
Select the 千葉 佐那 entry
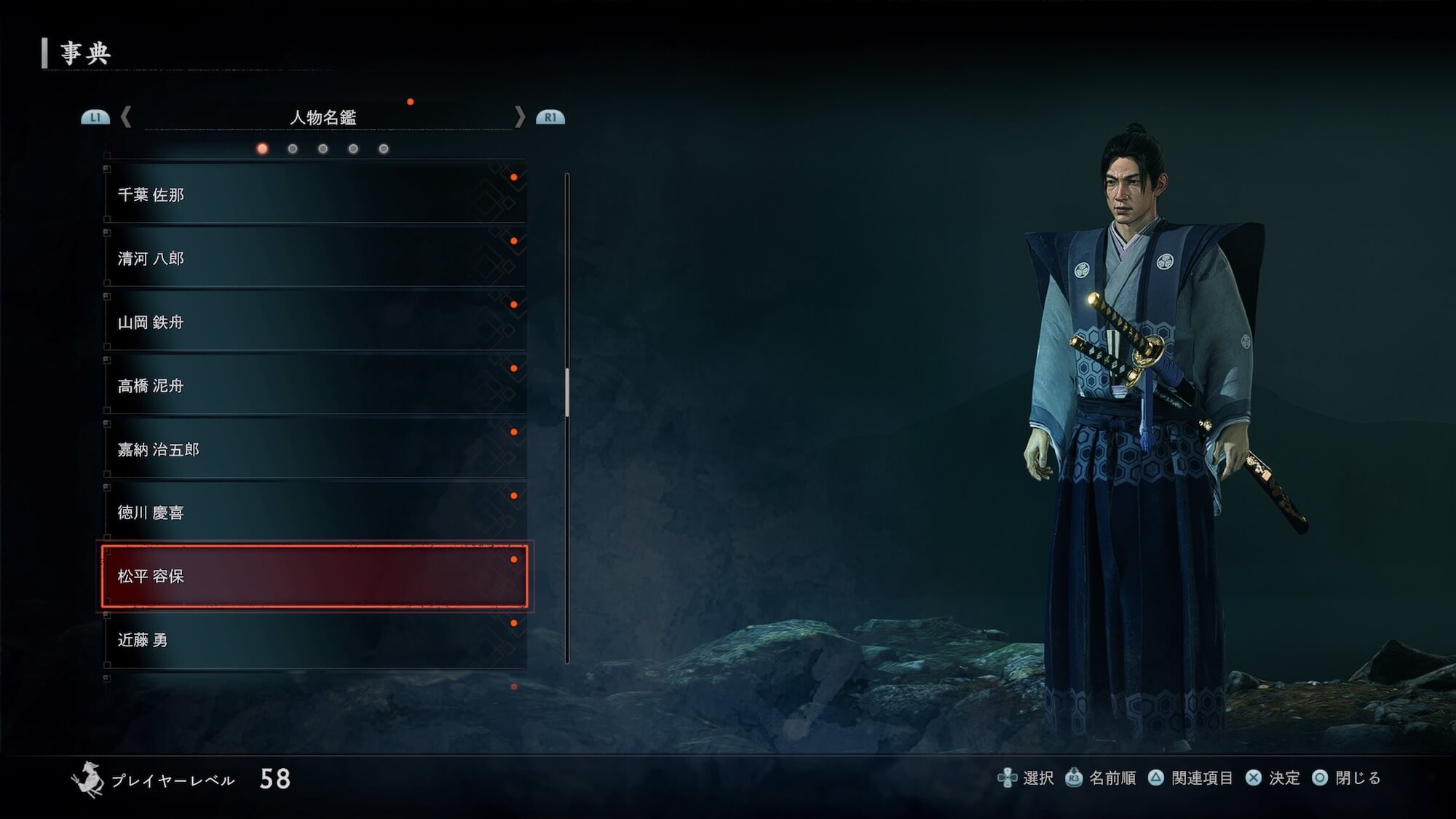click(314, 194)
